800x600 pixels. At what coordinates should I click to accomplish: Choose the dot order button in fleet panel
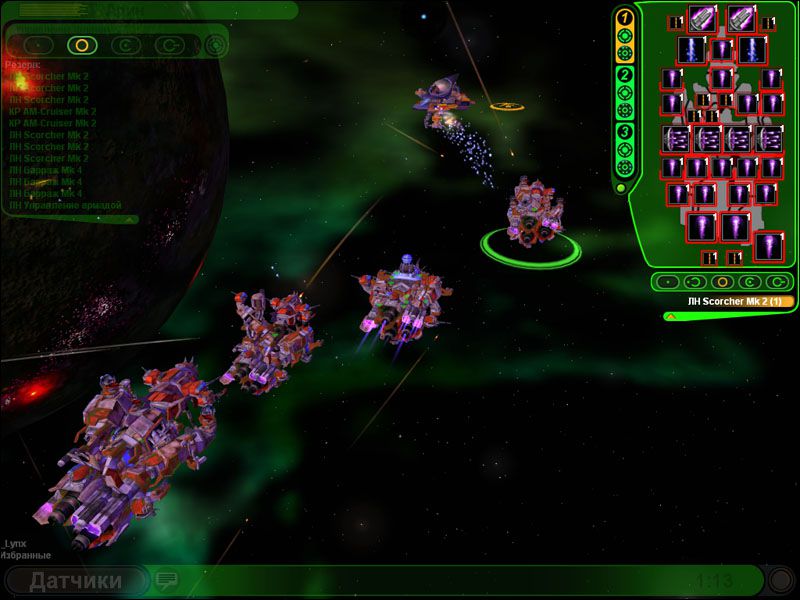click(38, 45)
